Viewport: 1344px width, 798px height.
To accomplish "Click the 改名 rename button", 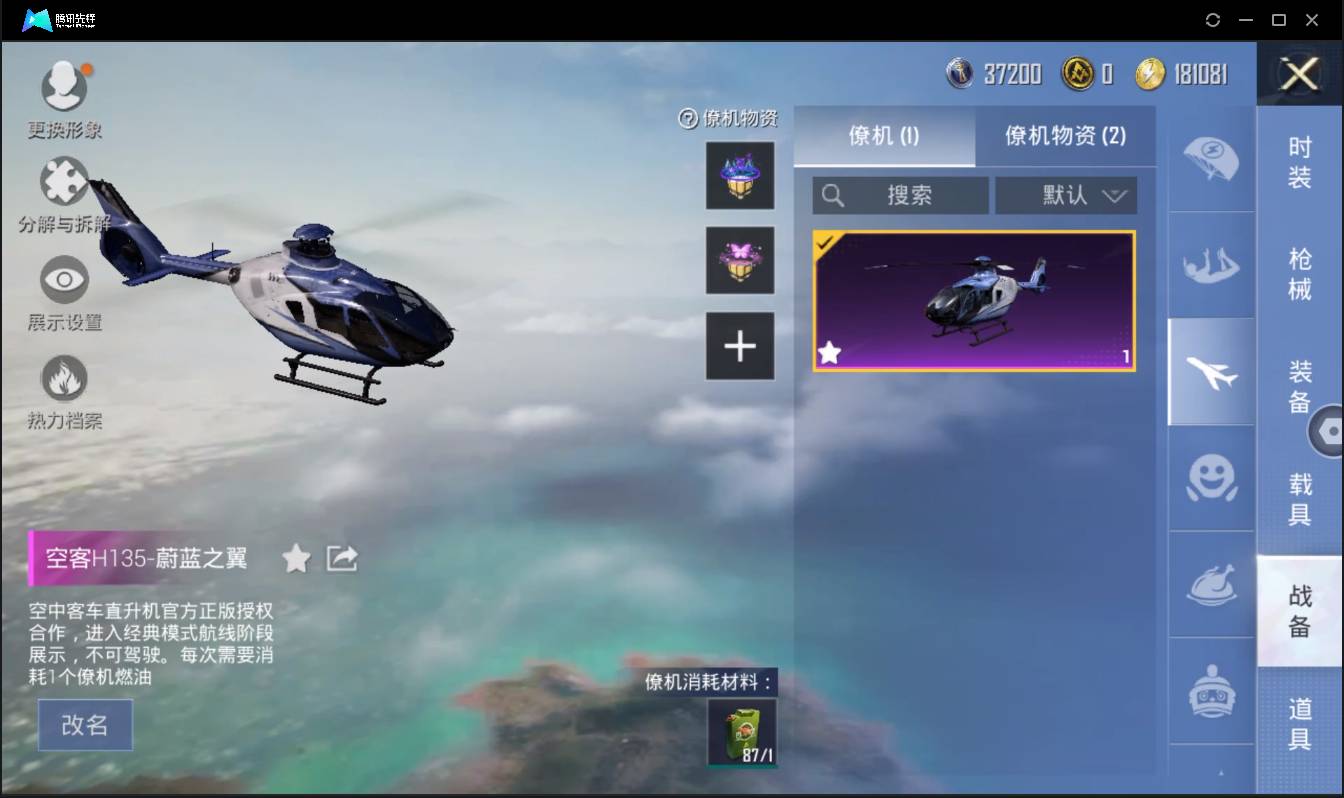I will pyautogui.click(x=85, y=724).
